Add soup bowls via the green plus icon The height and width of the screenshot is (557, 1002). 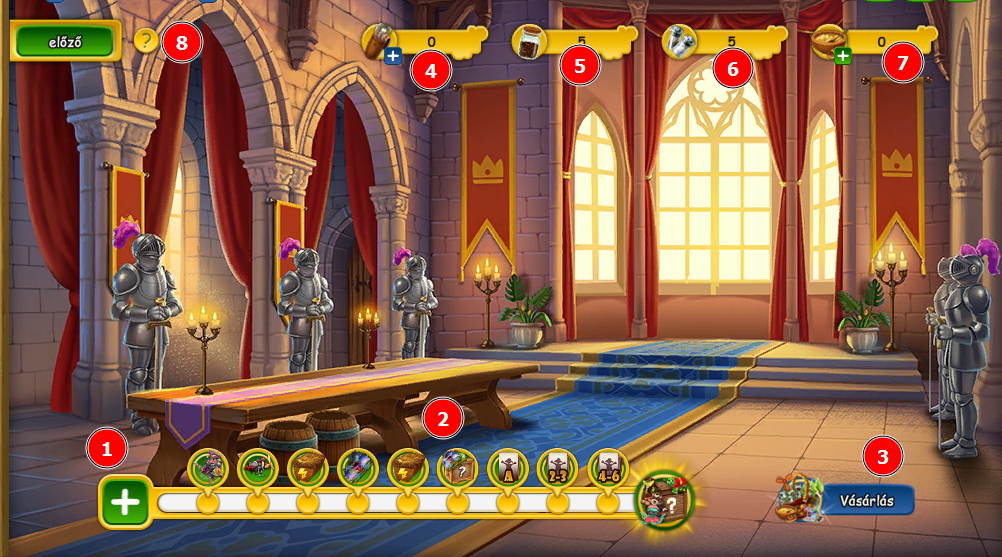843,56
